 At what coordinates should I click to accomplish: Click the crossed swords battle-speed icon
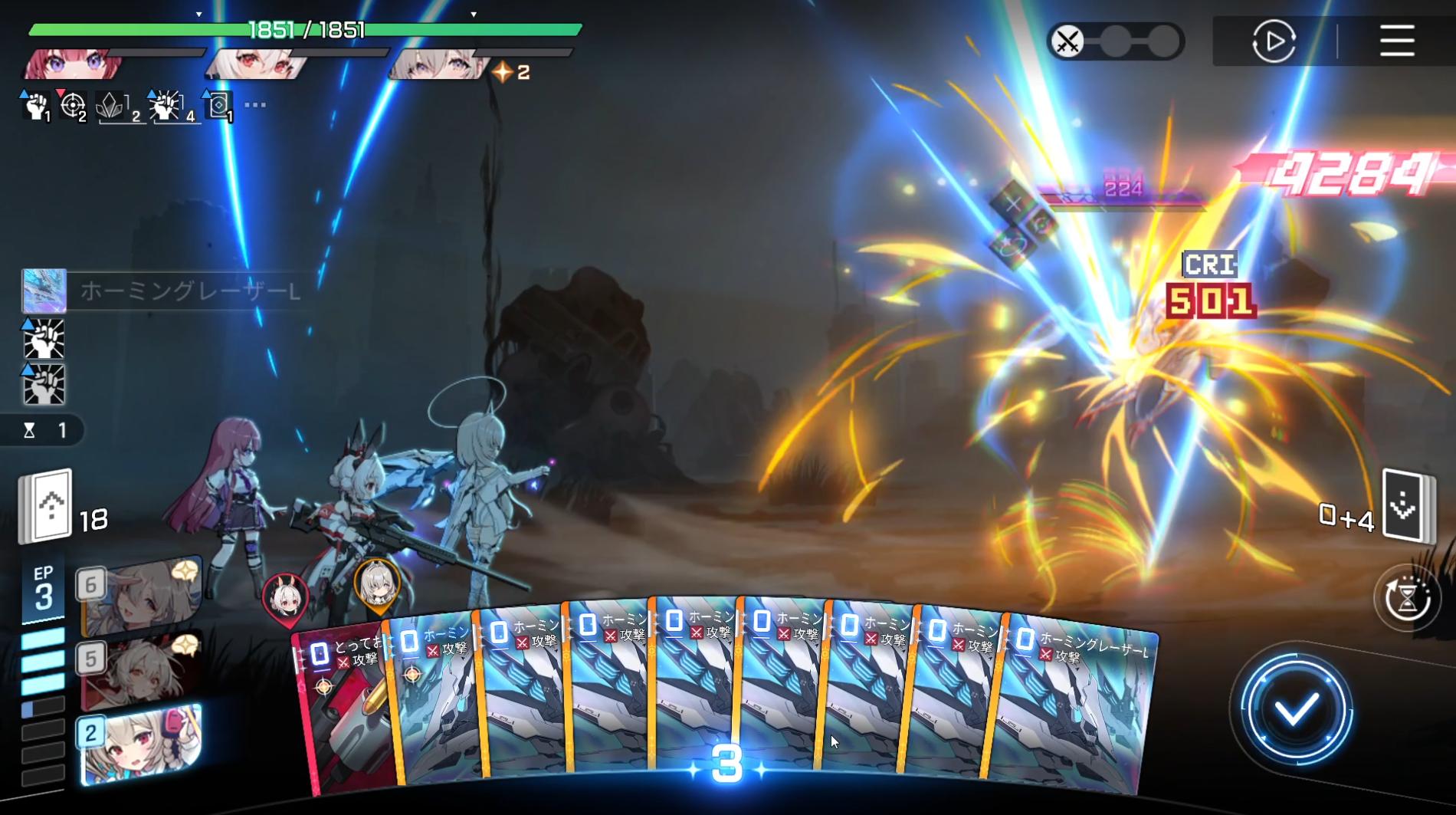click(1067, 40)
